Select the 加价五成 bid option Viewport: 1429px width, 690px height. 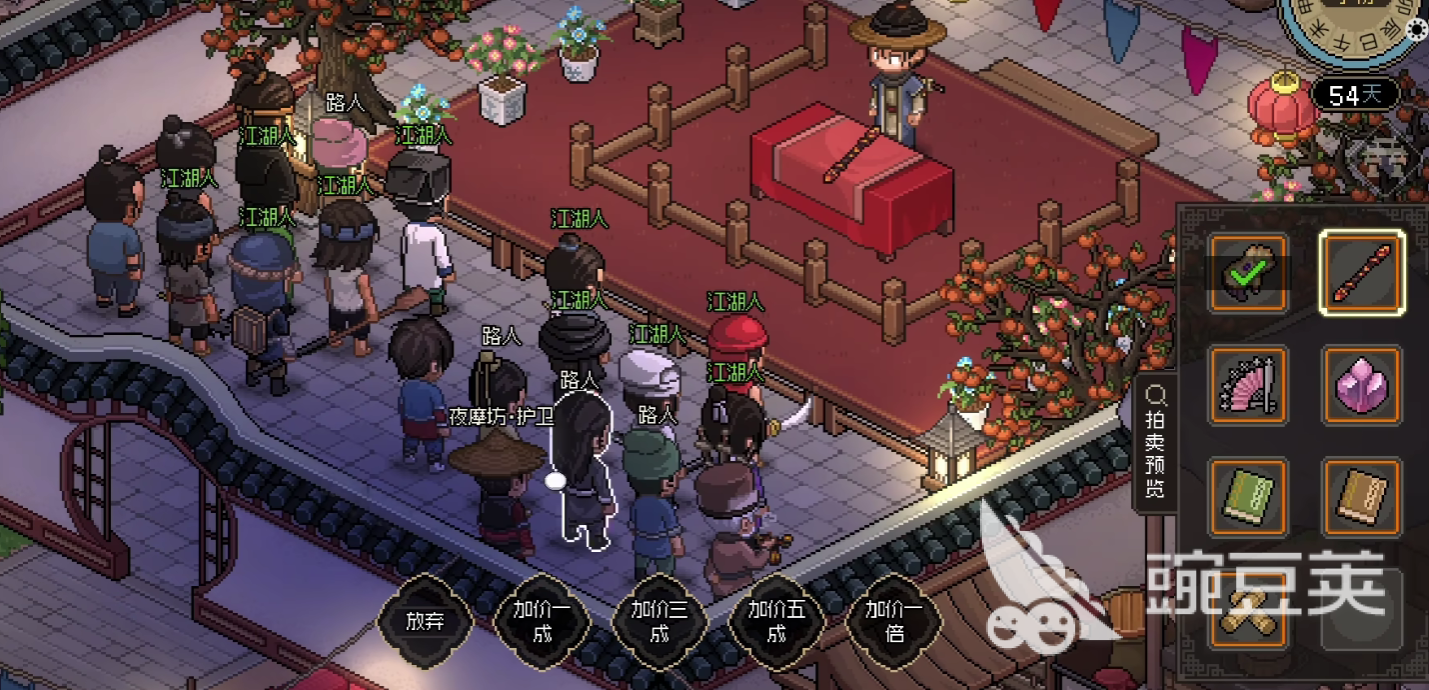pyautogui.click(x=777, y=621)
